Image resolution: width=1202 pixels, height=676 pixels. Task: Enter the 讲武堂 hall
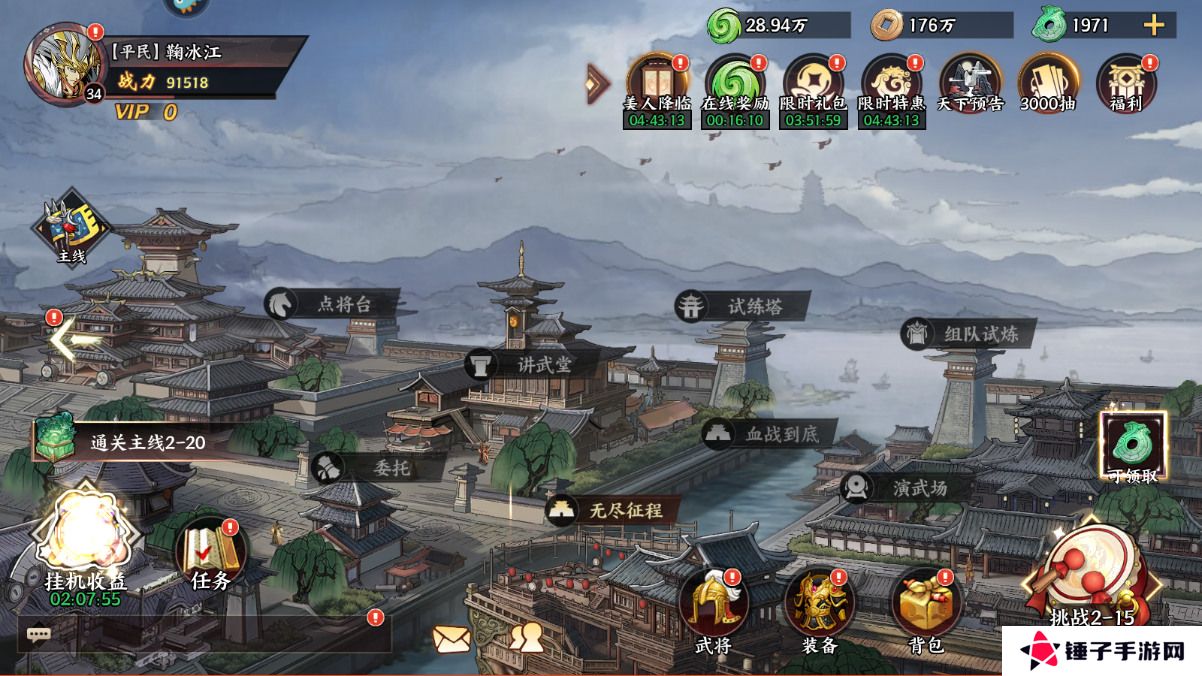533,364
